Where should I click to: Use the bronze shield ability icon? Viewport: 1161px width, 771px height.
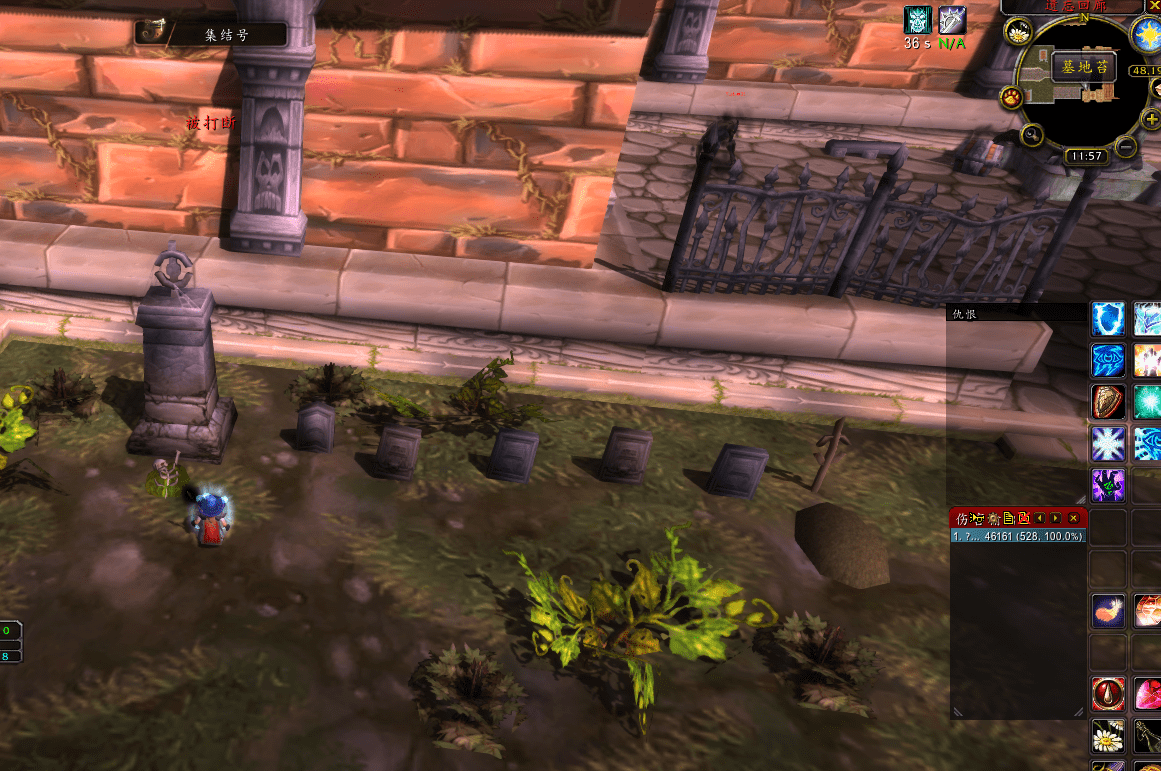coord(1108,401)
